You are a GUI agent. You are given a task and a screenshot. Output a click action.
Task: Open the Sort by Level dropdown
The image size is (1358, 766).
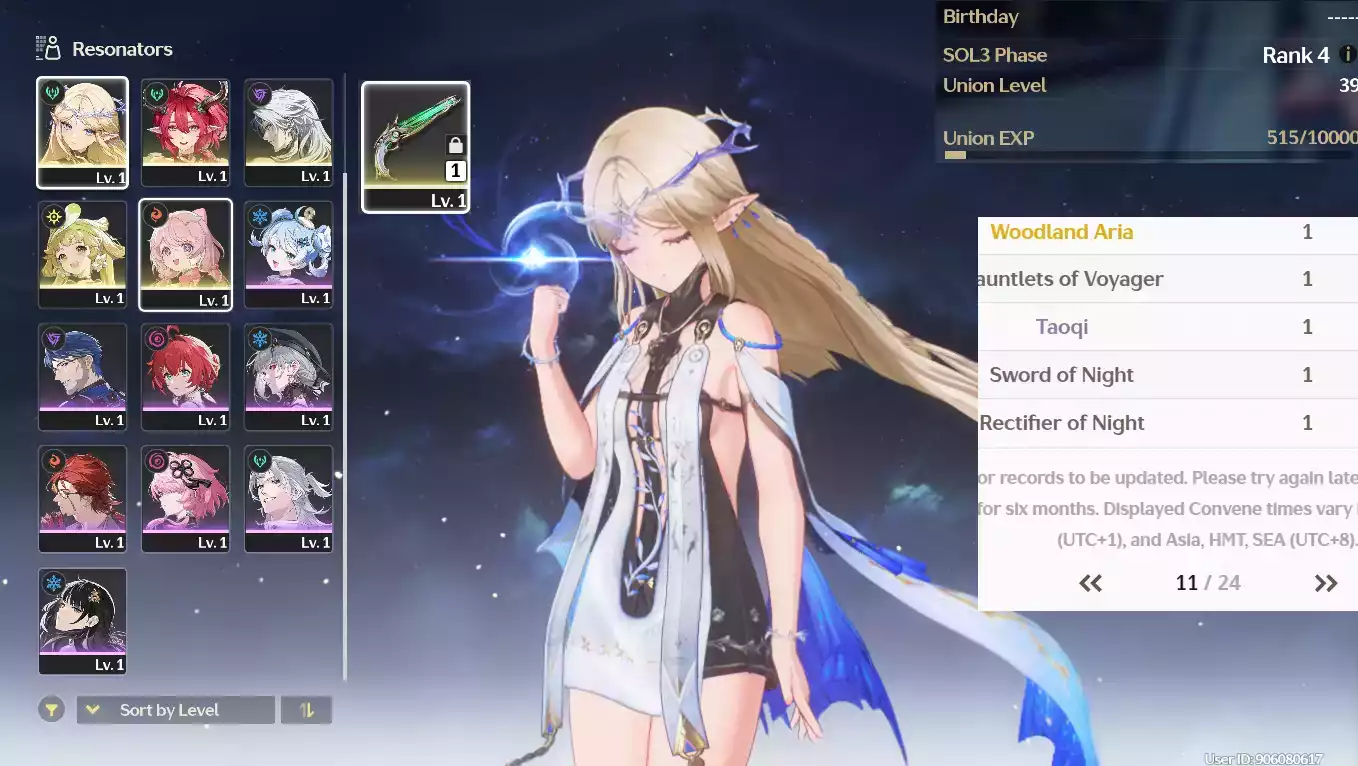coord(175,710)
